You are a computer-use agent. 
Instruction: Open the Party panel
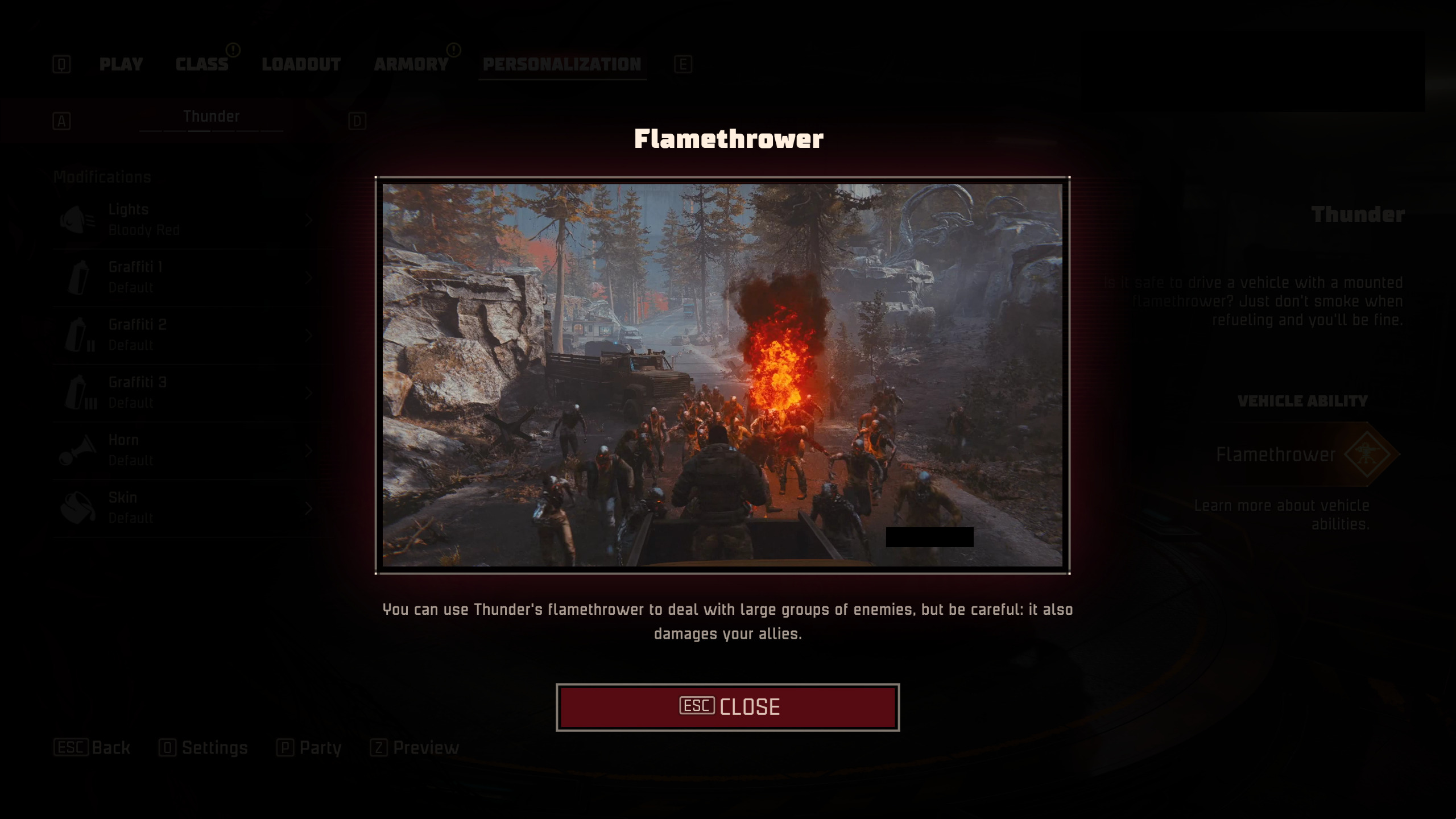309,747
